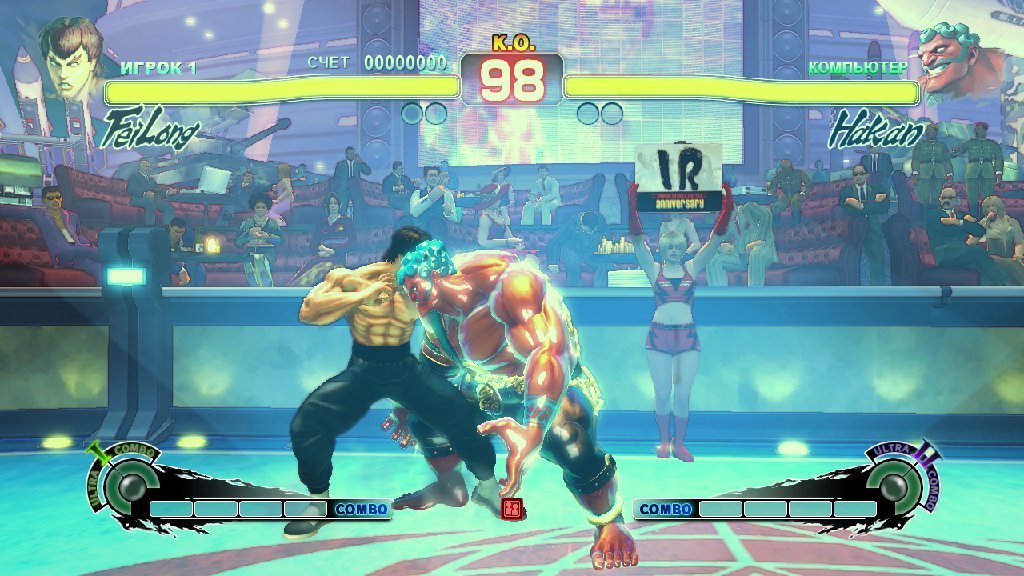Click Fei Long's character portrait

coord(72,60)
